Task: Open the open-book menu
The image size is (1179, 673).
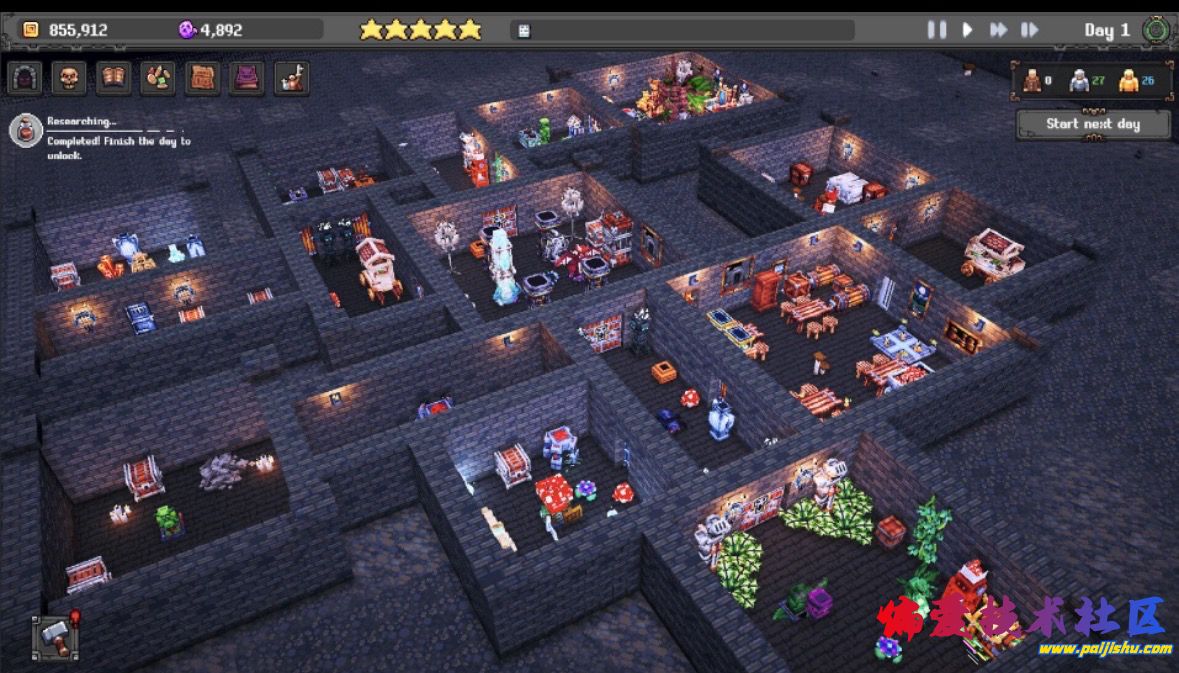Action: pyautogui.click(x=113, y=78)
